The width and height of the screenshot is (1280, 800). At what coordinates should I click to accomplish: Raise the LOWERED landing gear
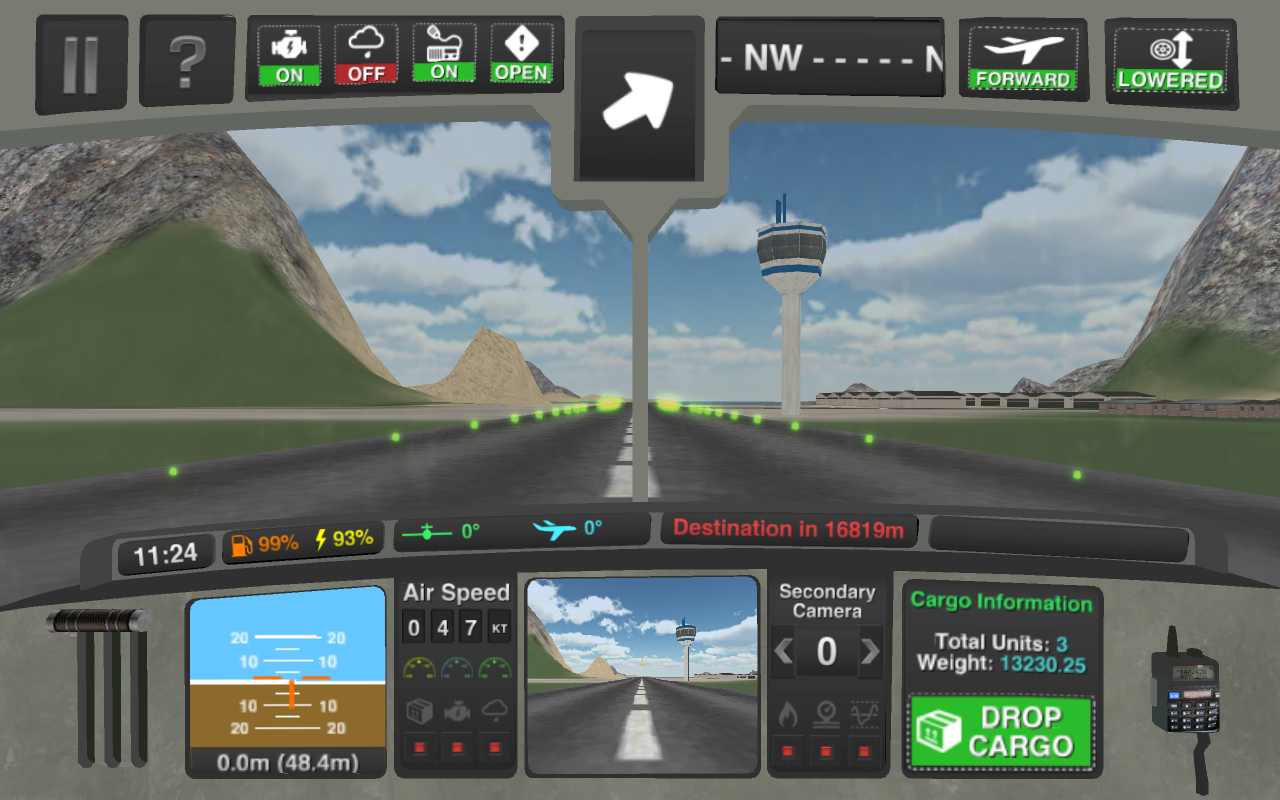click(x=1169, y=55)
